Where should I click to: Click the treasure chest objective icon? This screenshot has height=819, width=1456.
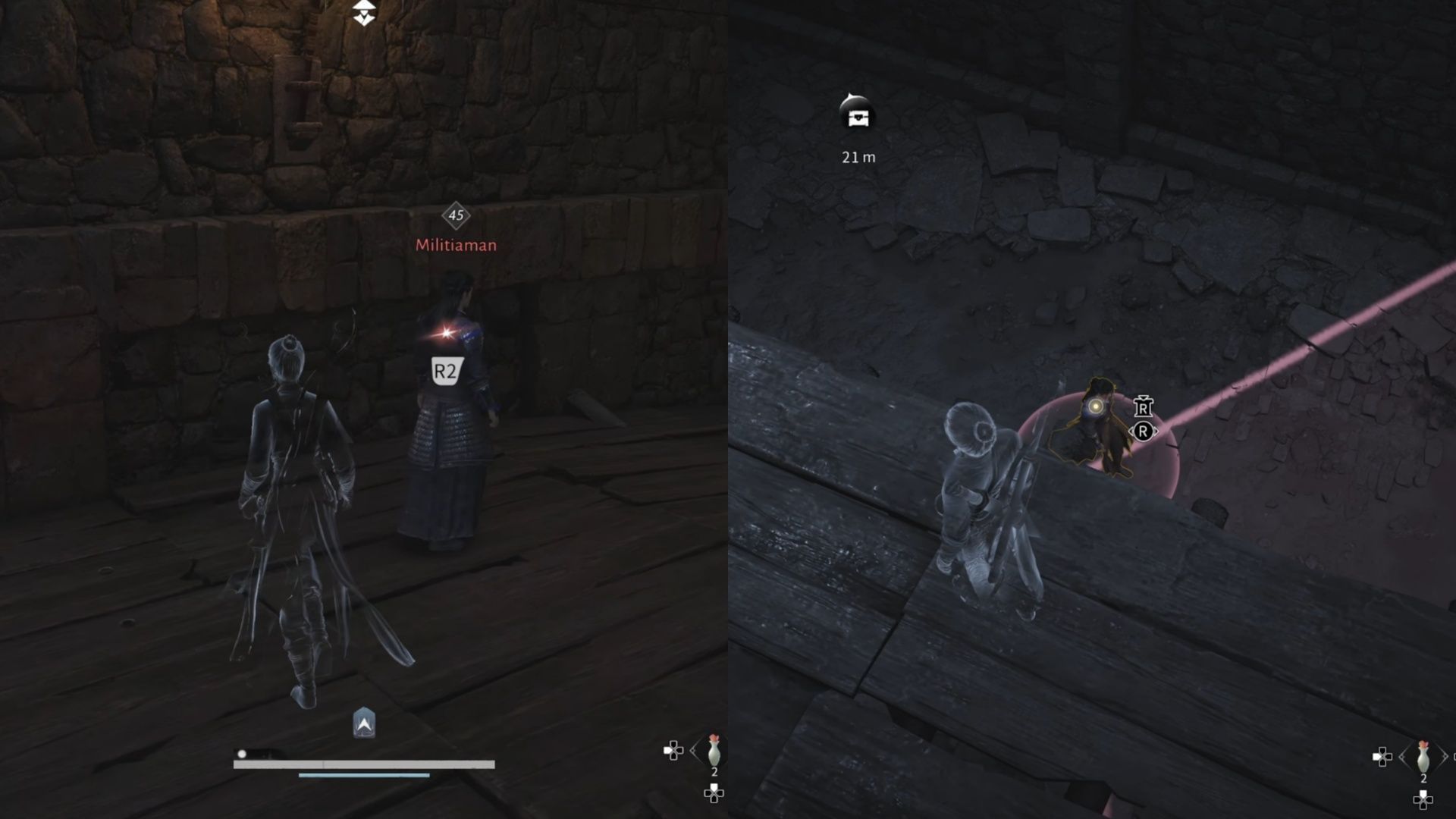[x=858, y=118]
